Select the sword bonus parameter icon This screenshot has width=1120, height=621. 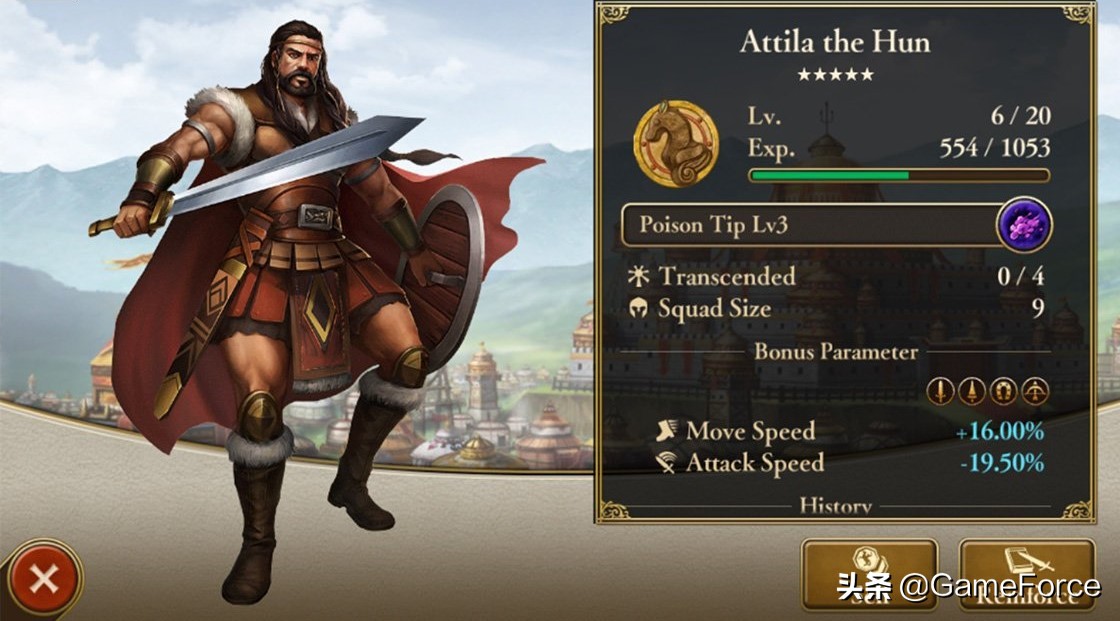(x=940, y=391)
